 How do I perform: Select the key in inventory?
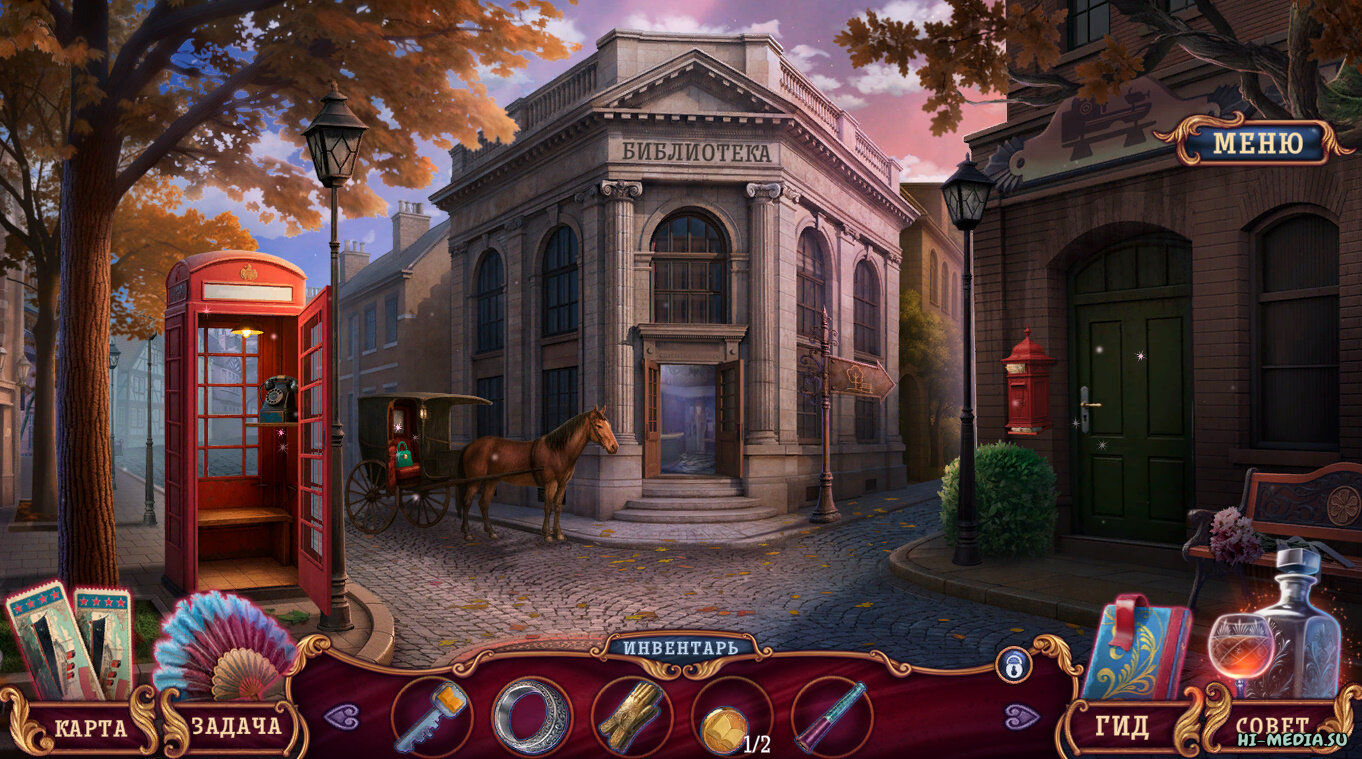(431, 717)
